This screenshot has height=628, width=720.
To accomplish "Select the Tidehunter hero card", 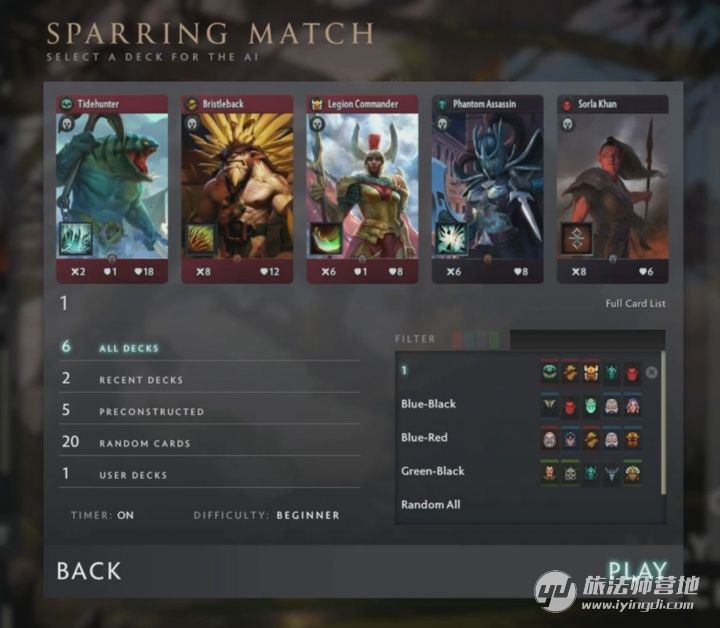I will (x=112, y=189).
